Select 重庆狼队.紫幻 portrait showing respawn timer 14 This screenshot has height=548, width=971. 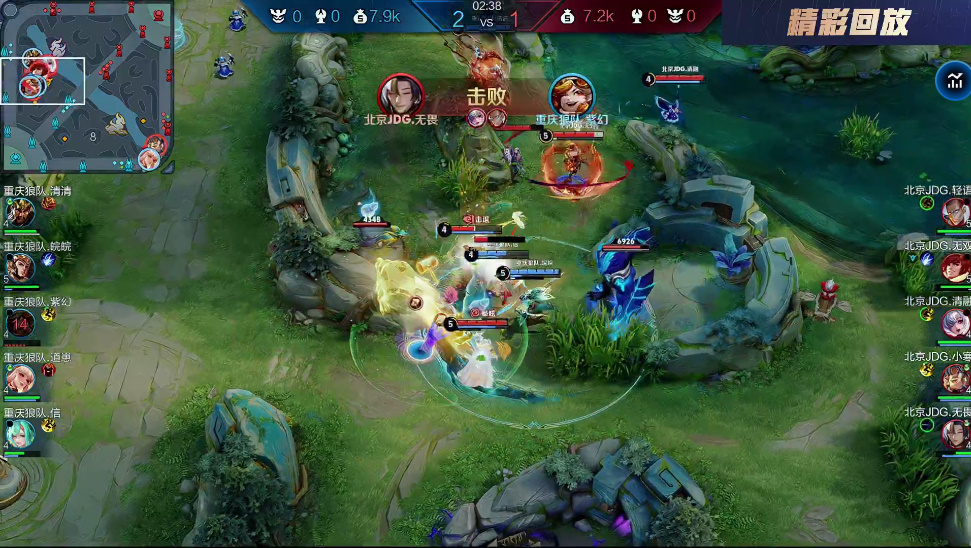(20, 323)
